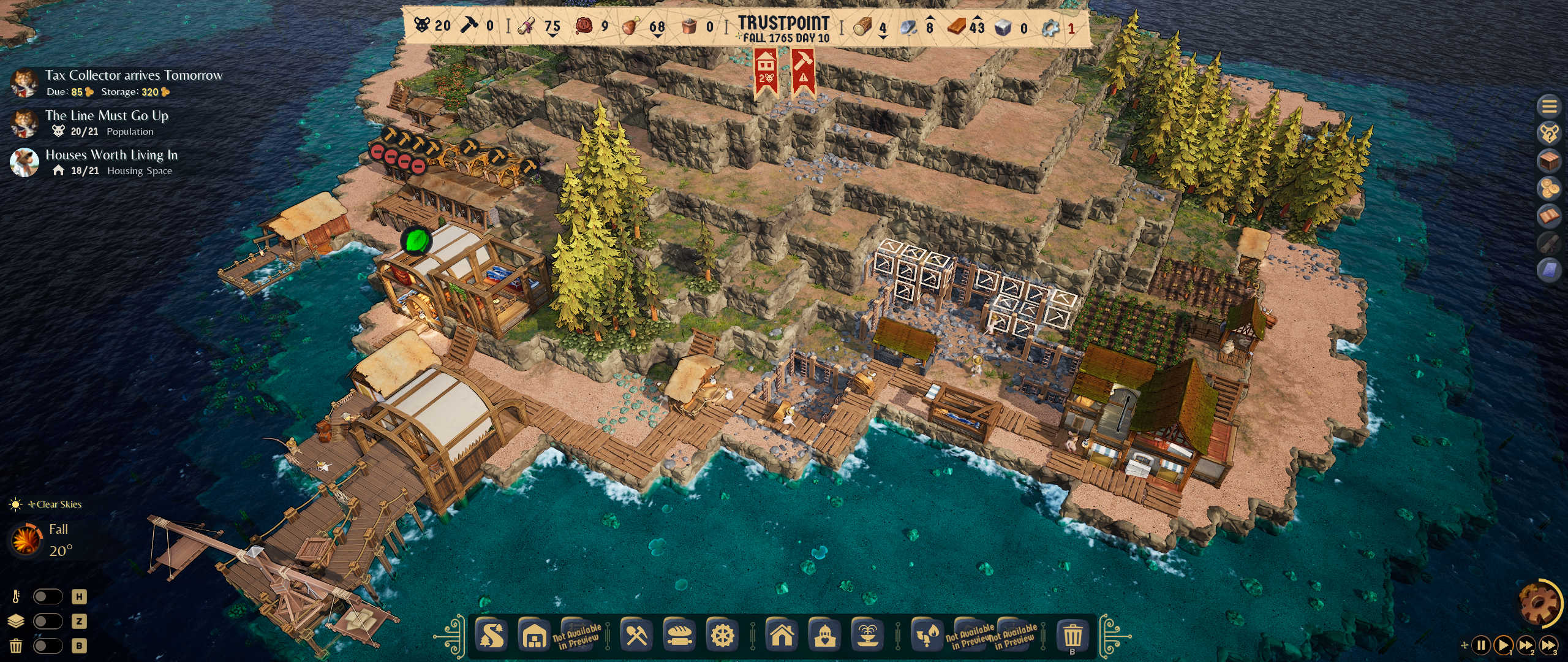Open the pipe and flame build category
Screen dimensions: 1568x662
tap(927, 636)
